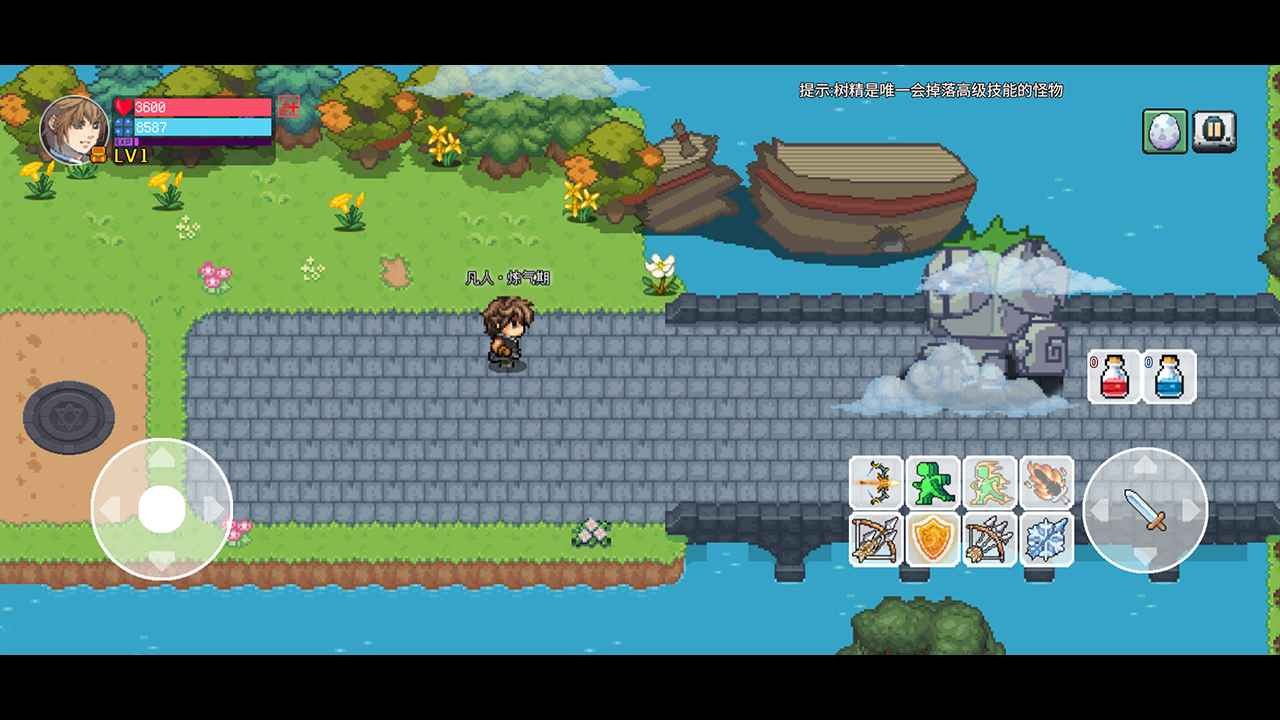Click the LV1 level label
The image size is (1280, 720).
point(131,158)
